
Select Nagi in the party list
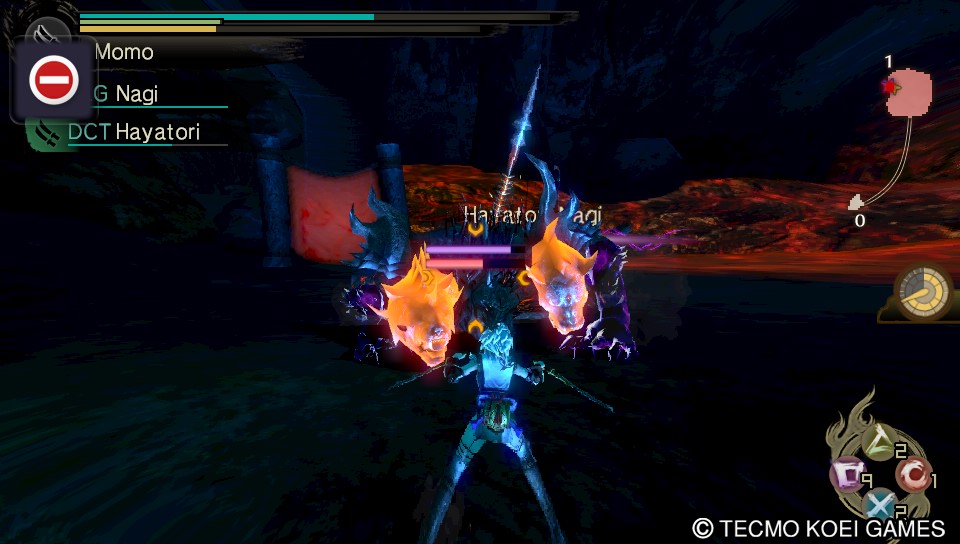coord(136,95)
